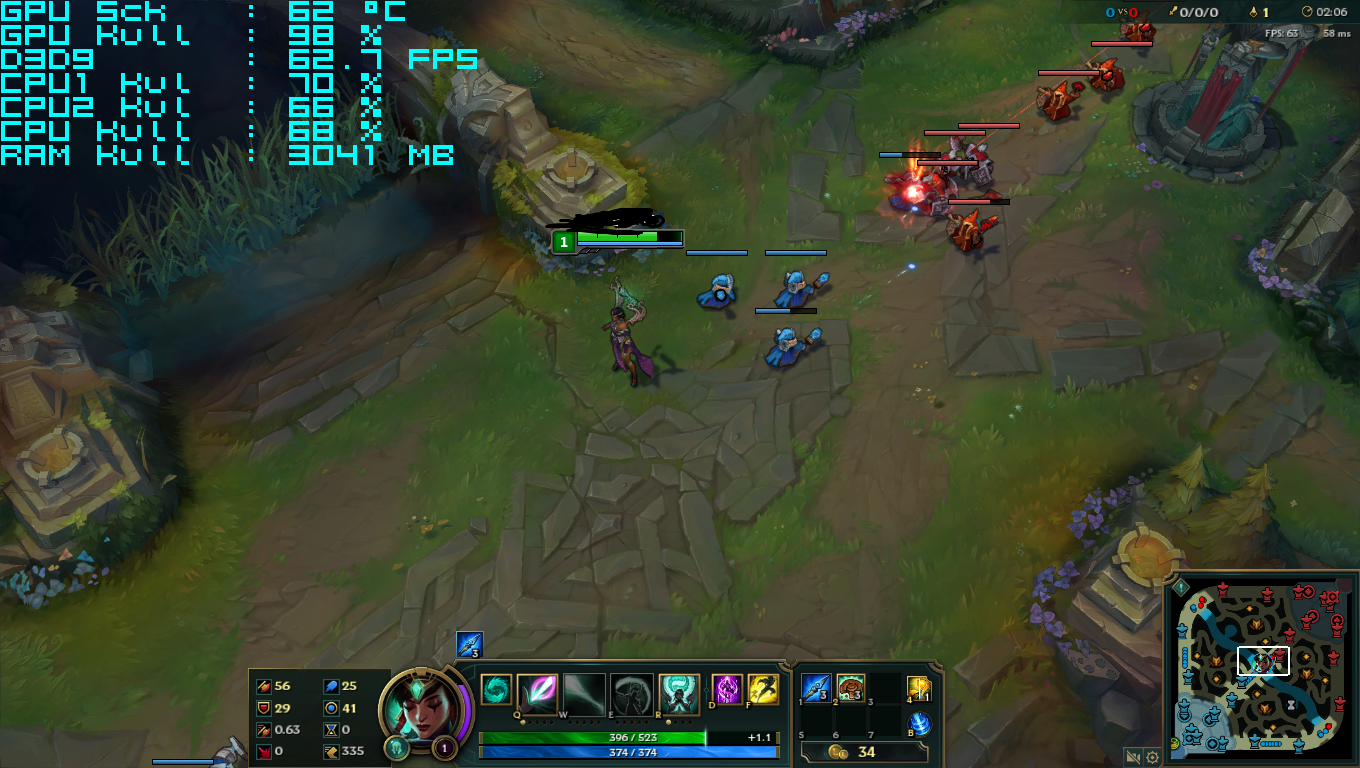Open the shop via the gold counter
This screenshot has width=1360, height=768.
point(865,752)
